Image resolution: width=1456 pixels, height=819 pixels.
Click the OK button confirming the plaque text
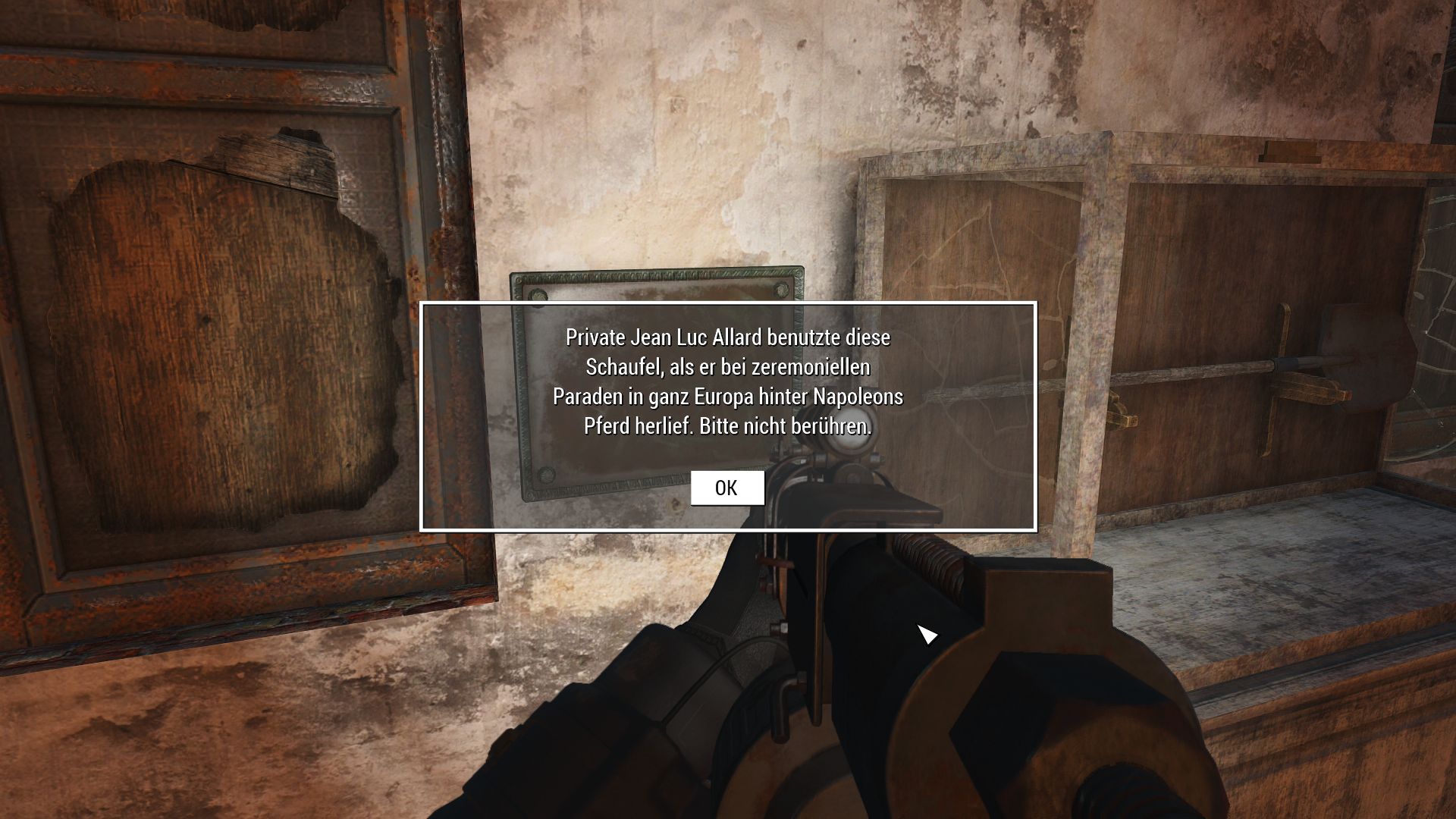(x=726, y=488)
